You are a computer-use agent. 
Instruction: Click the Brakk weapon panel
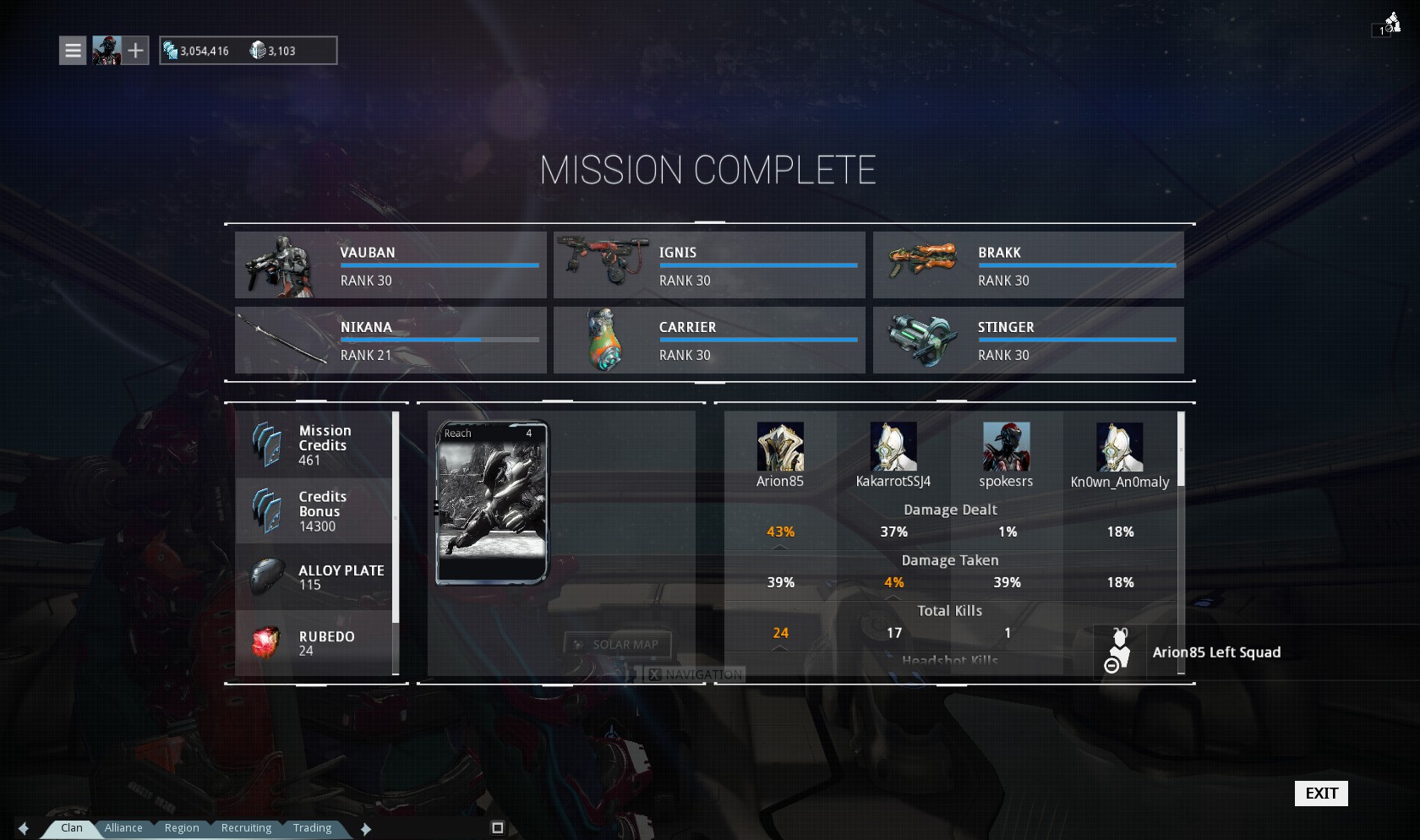(1028, 265)
